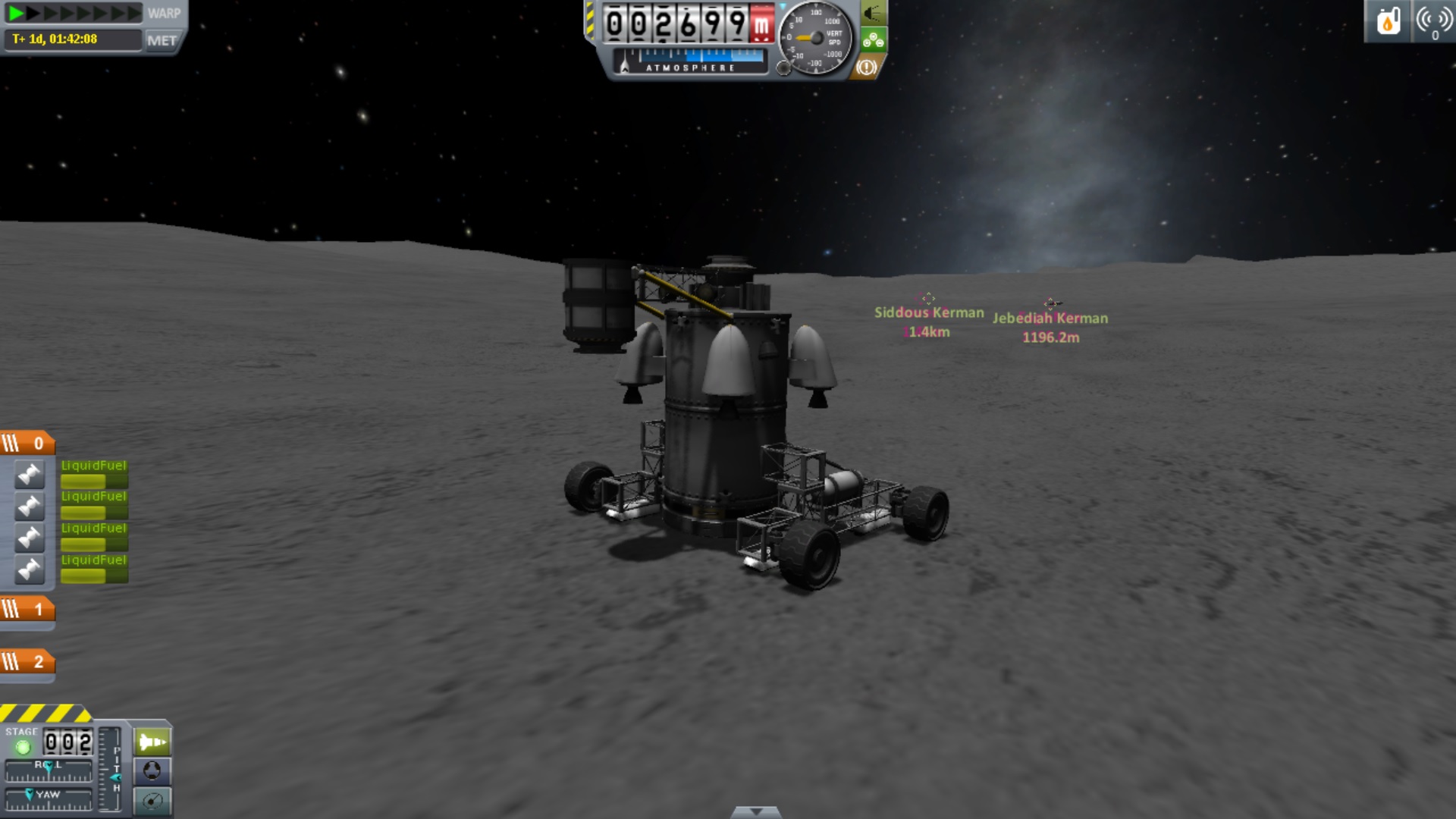Select the Jebediah Kerman target marker
Viewport: 1456px width, 819px height.
1050,304
